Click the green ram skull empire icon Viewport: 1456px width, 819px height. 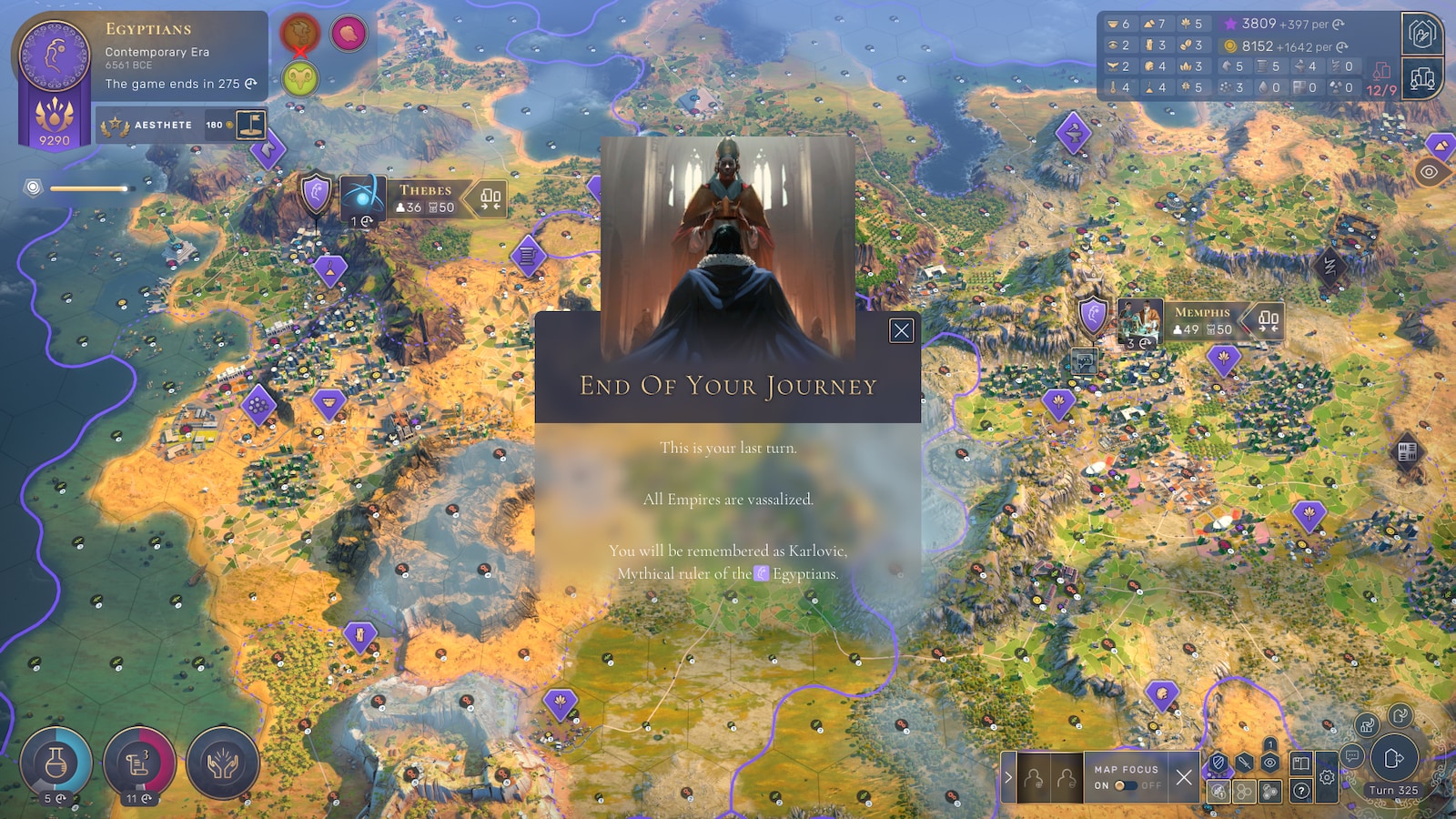coord(299,79)
